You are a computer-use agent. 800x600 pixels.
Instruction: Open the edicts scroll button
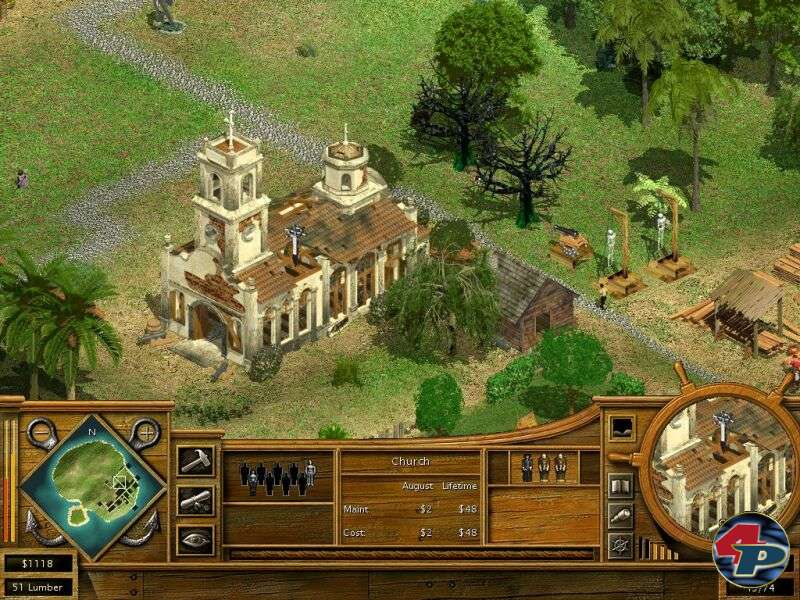[x=195, y=500]
